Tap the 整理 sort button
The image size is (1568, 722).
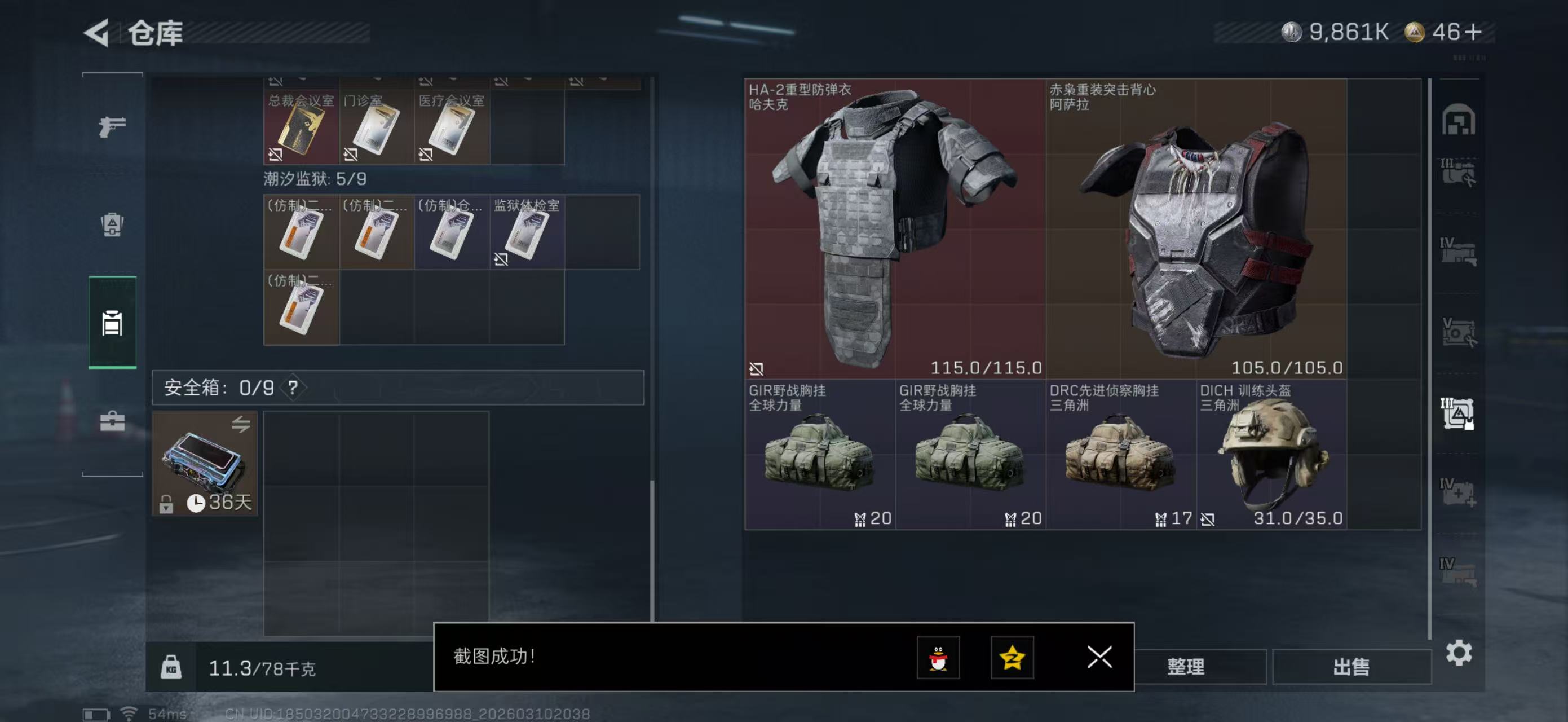tap(1186, 667)
